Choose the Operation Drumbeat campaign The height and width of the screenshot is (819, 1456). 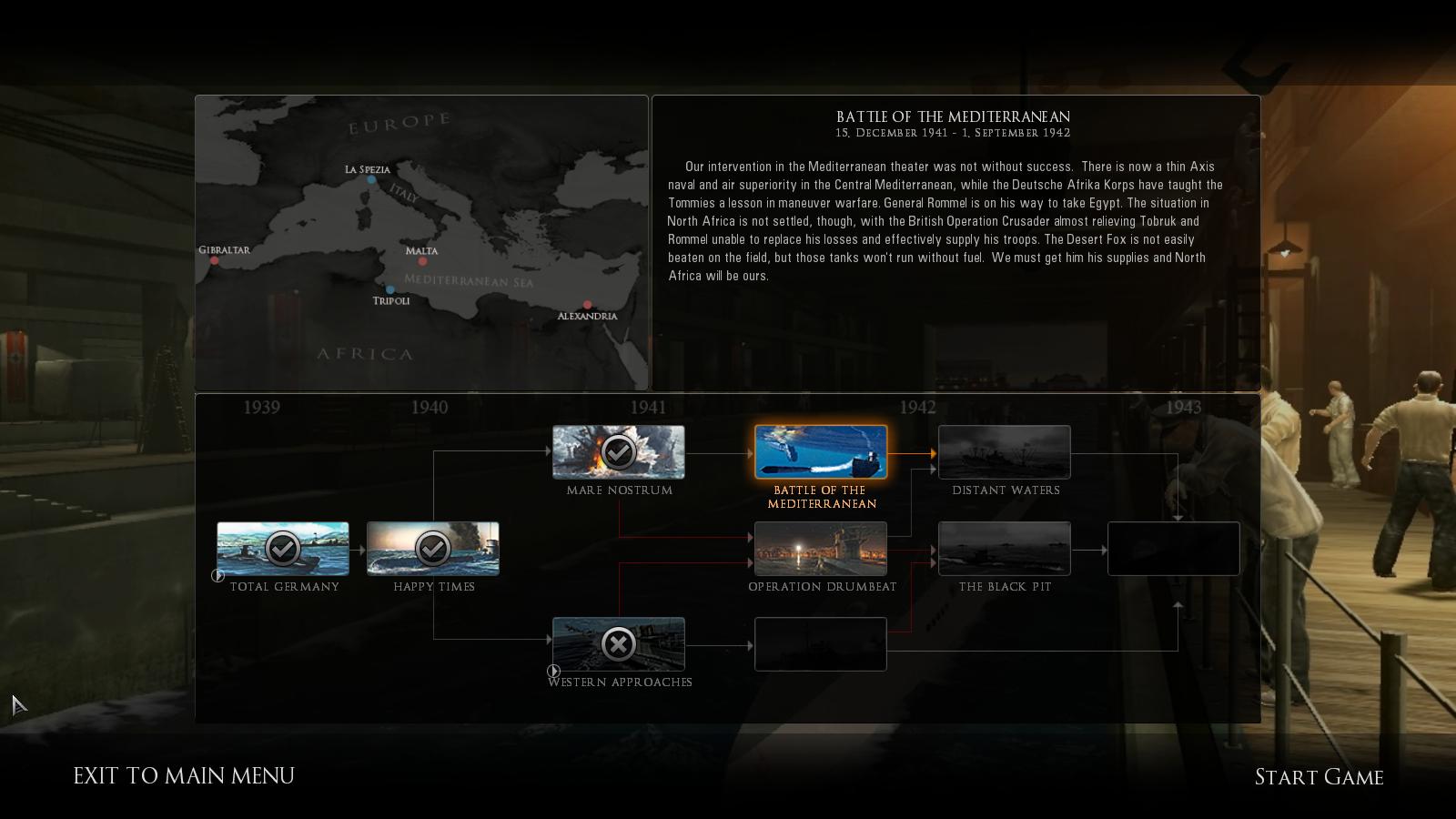pos(821,549)
